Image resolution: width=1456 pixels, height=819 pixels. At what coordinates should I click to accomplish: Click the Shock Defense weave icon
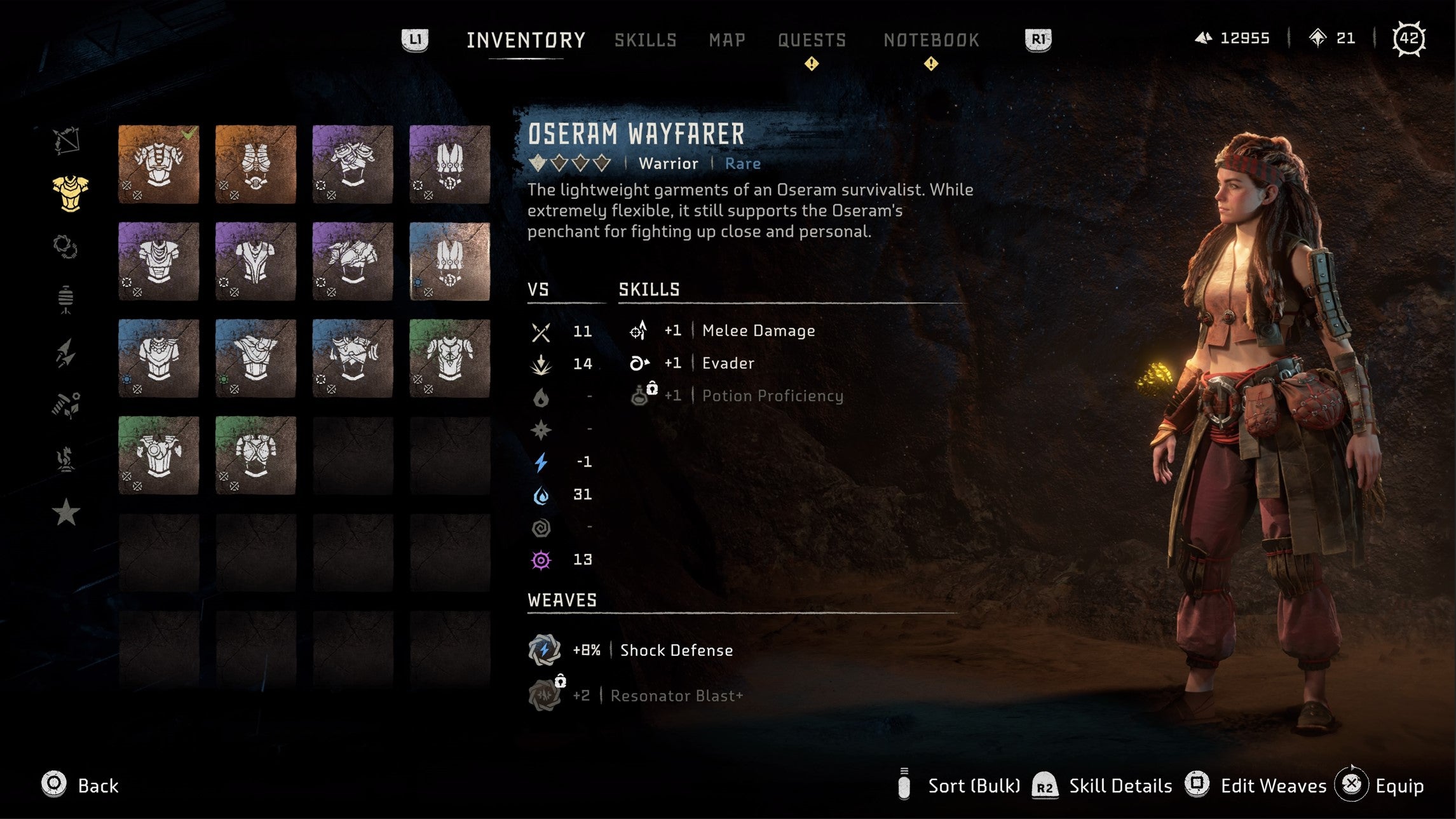click(x=543, y=650)
